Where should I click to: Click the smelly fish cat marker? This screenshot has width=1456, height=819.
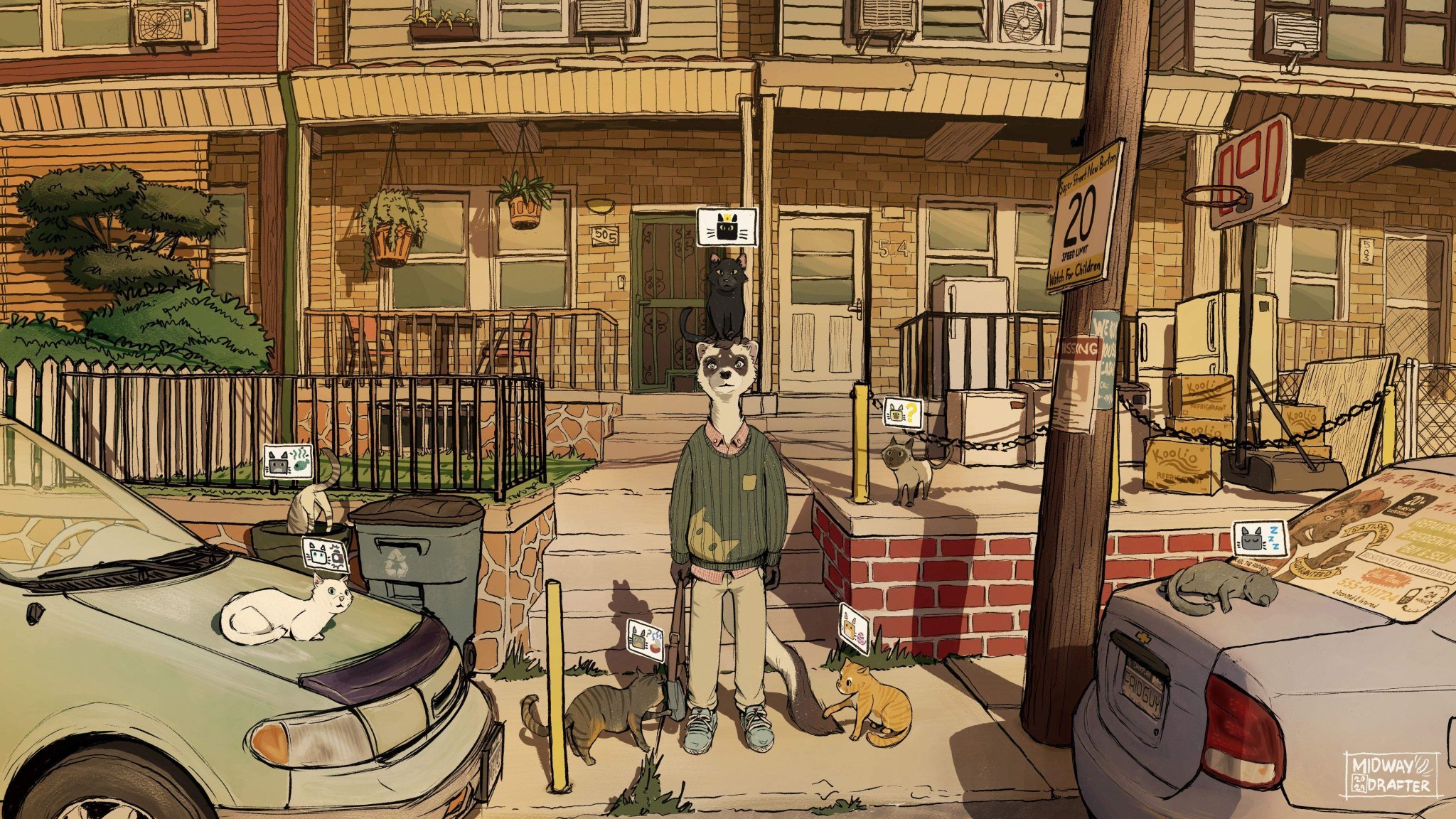click(x=287, y=461)
